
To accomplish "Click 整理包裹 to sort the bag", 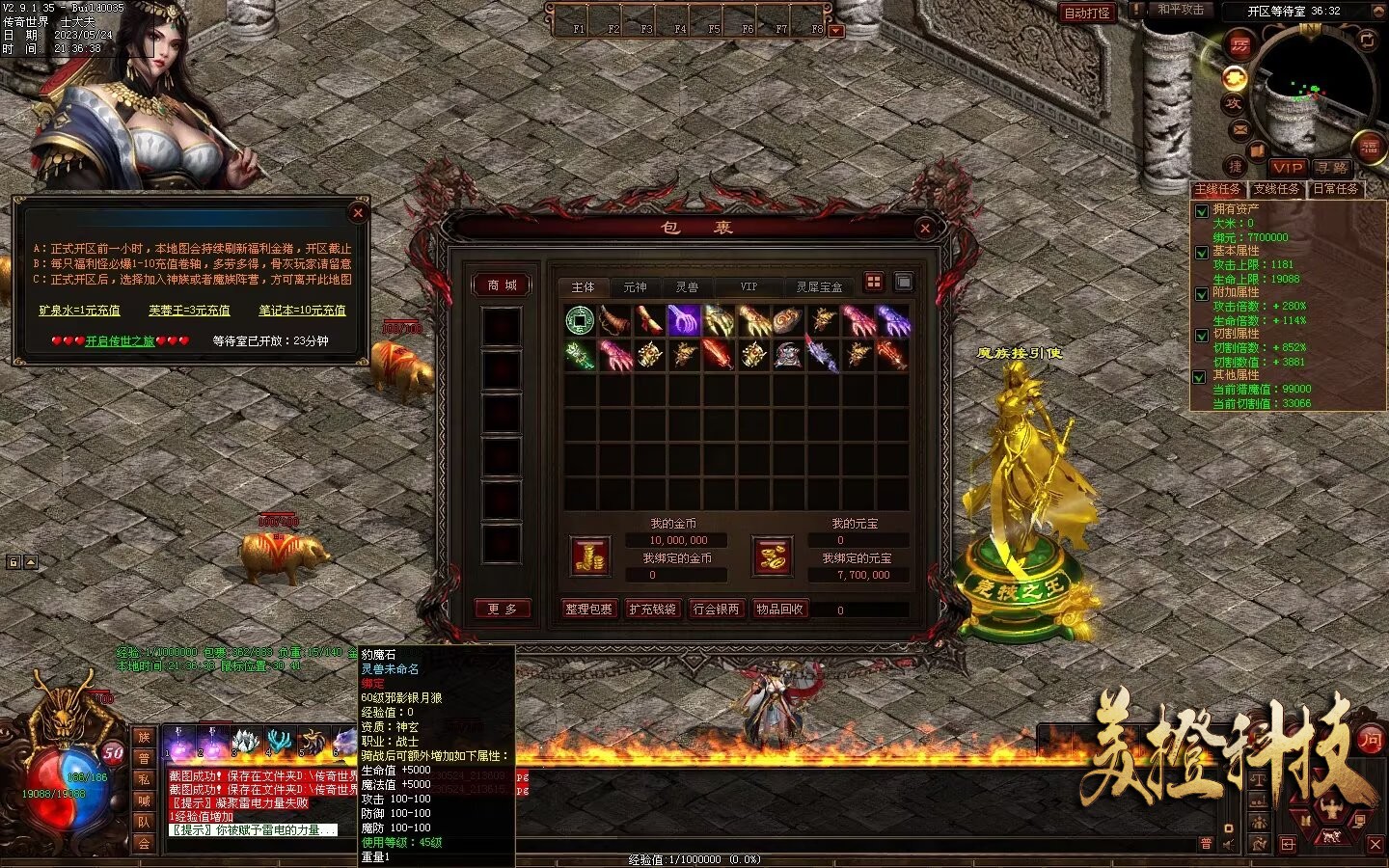I will pyautogui.click(x=588, y=610).
